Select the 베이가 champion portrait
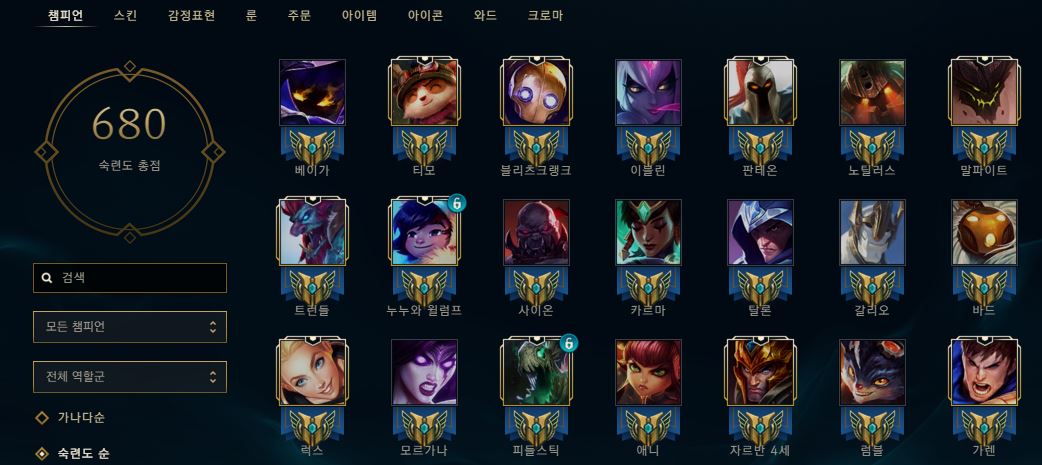Image resolution: width=1042 pixels, height=465 pixels. [312, 92]
